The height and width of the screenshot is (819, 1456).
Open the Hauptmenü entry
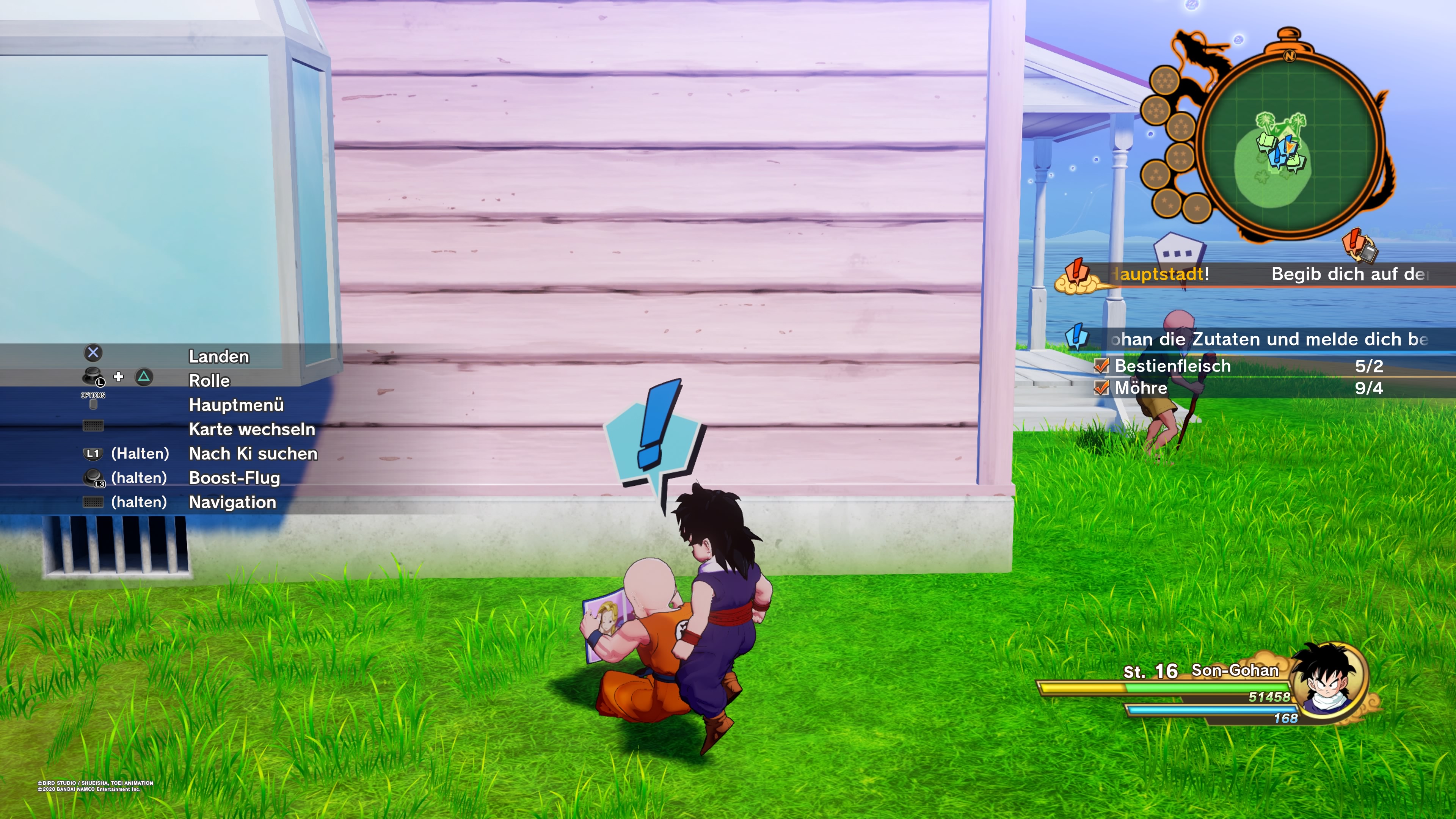[x=236, y=405]
